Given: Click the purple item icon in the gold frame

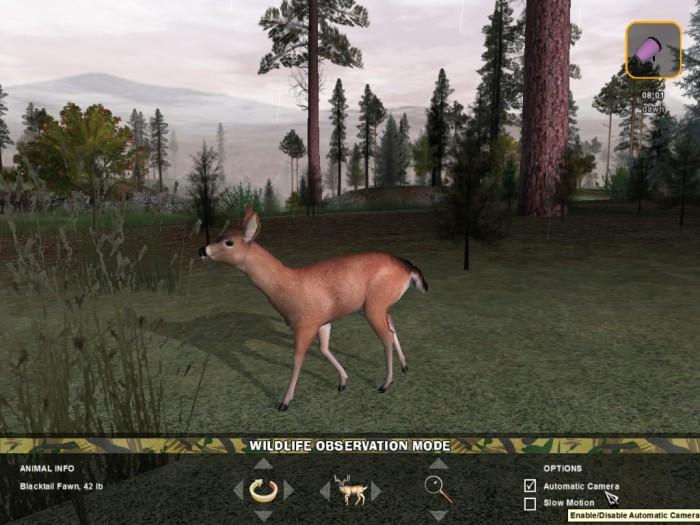Looking at the screenshot, I should point(654,50).
